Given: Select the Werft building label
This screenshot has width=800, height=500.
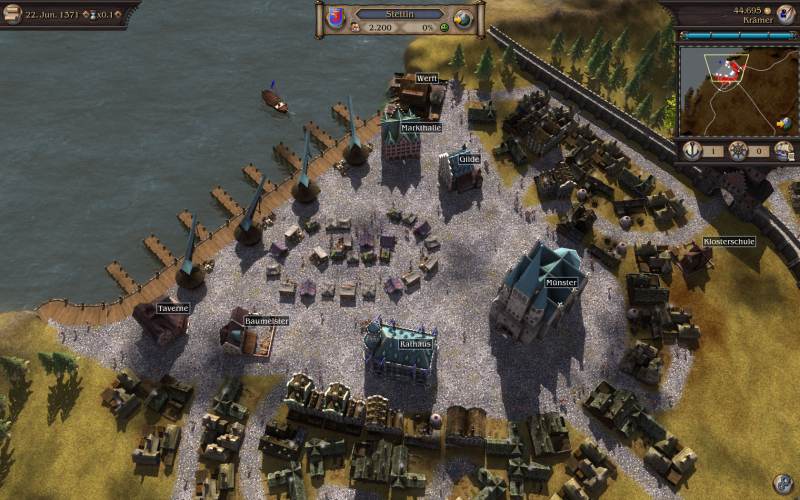Looking at the screenshot, I should pos(427,78).
